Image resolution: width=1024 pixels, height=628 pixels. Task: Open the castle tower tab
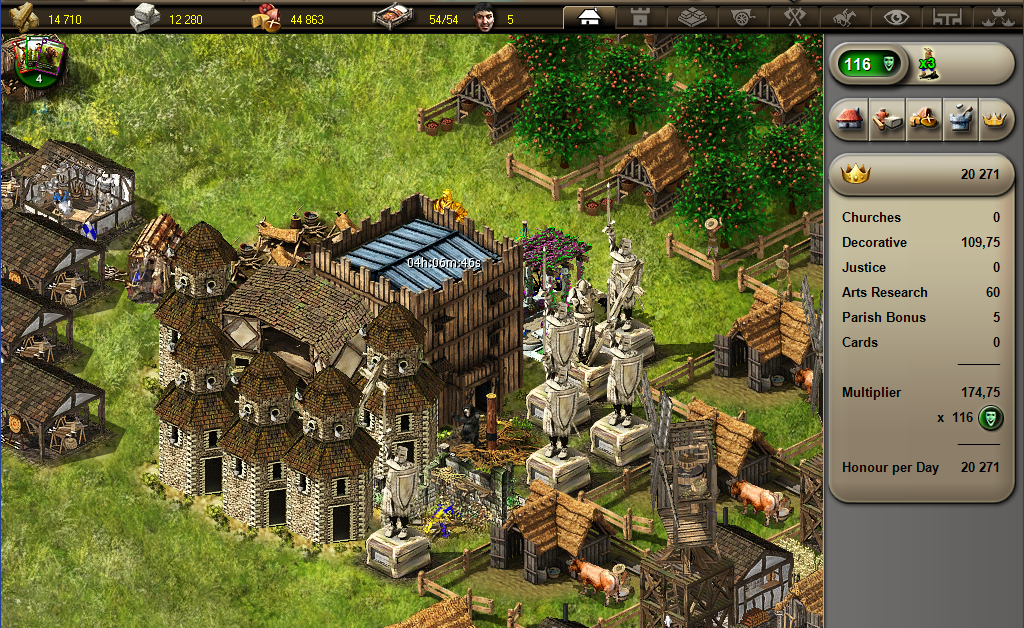(x=641, y=17)
